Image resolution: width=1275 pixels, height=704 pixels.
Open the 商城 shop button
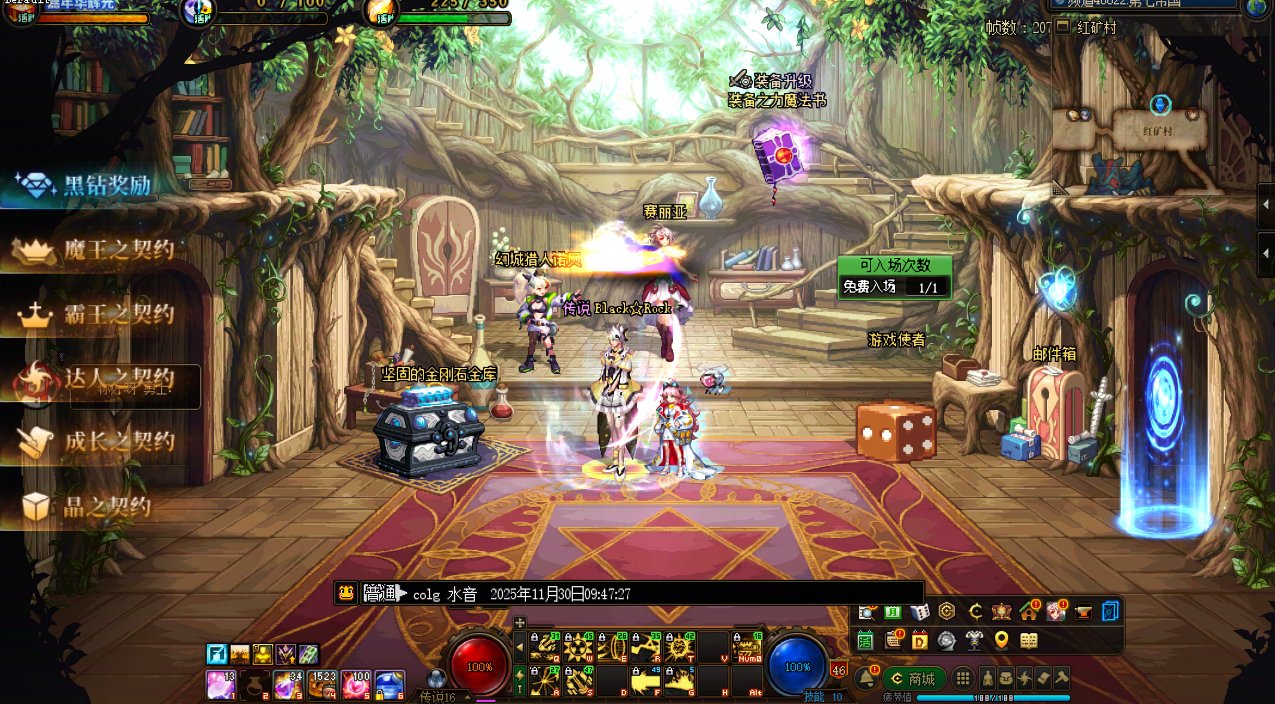point(912,678)
